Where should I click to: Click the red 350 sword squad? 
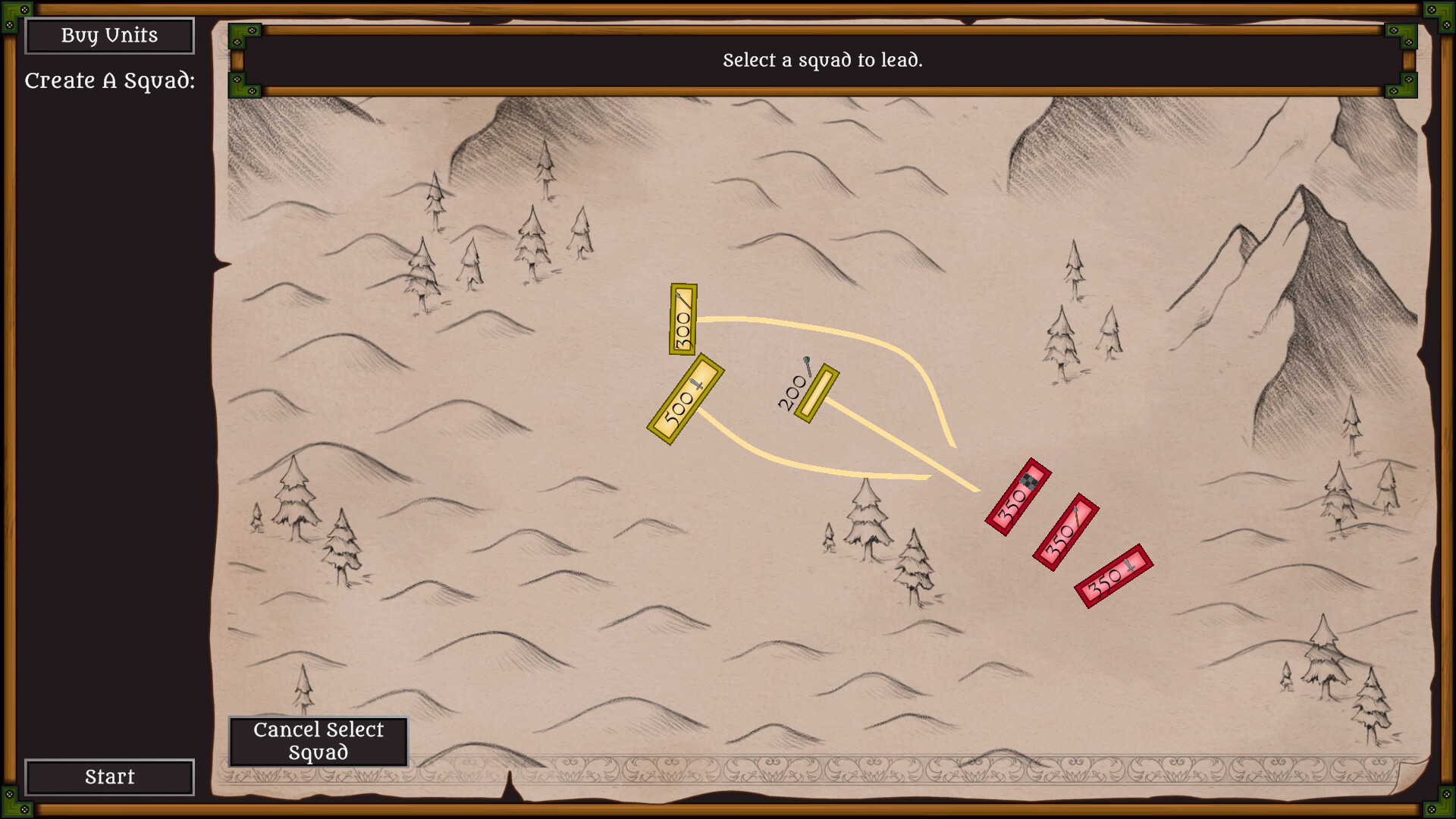(1111, 578)
